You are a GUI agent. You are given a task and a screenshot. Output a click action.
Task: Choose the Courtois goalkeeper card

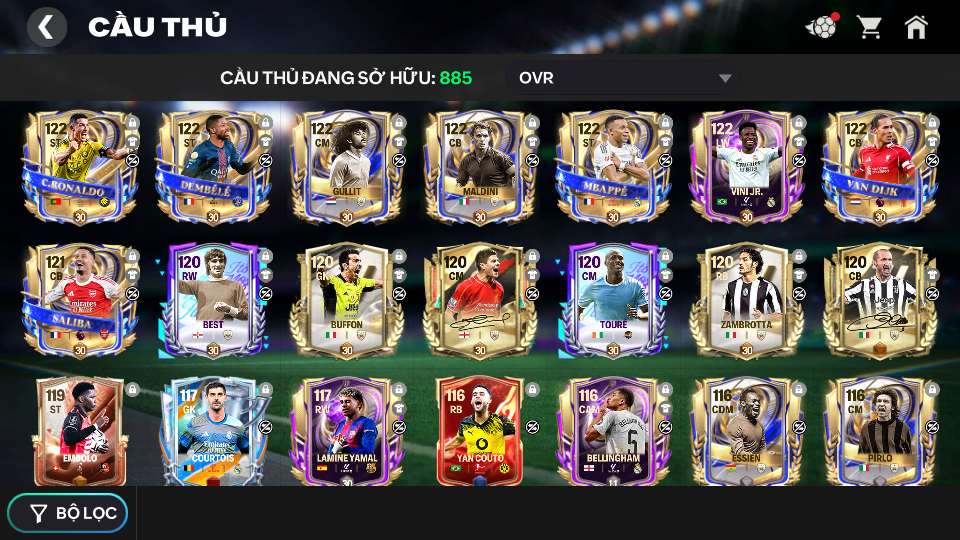(213, 430)
